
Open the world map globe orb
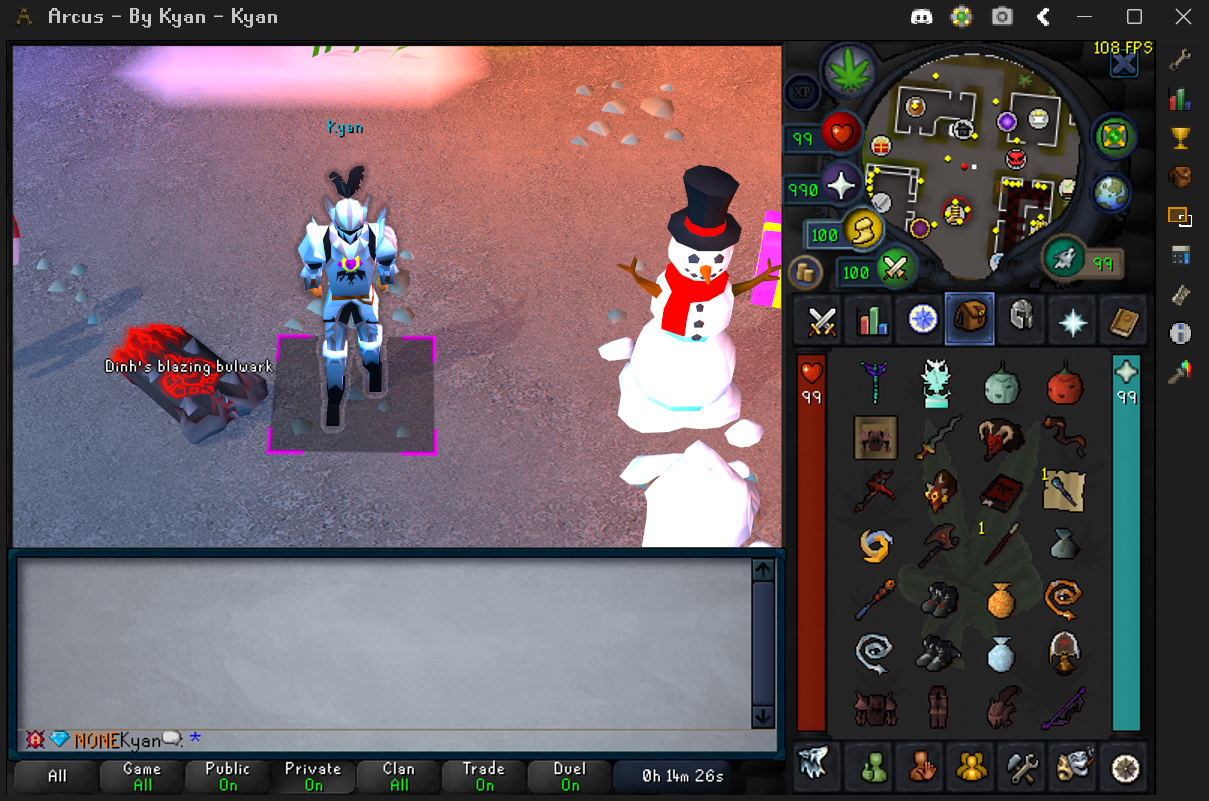1110,190
